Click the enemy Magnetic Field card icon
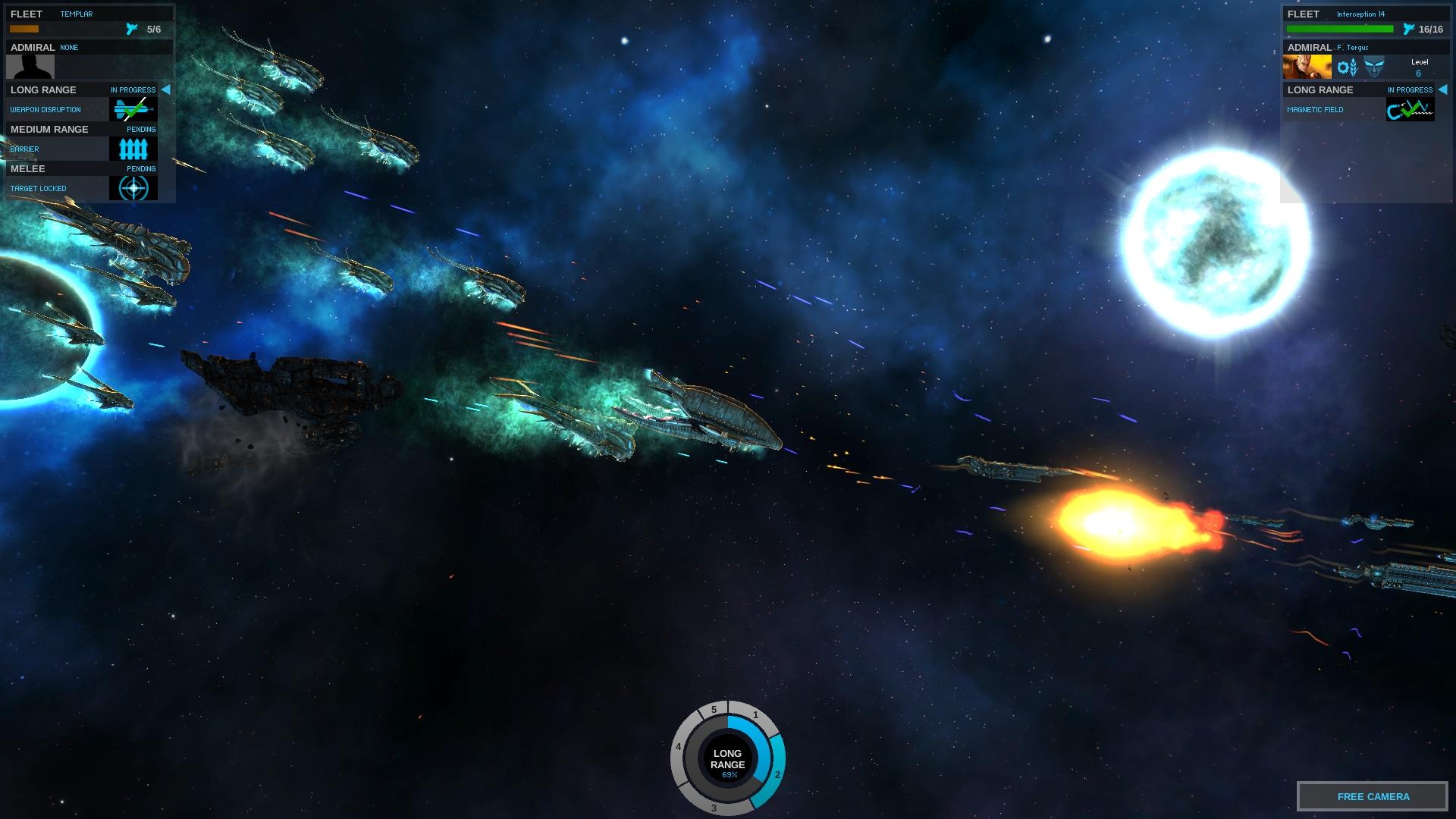 pos(1410,109)
